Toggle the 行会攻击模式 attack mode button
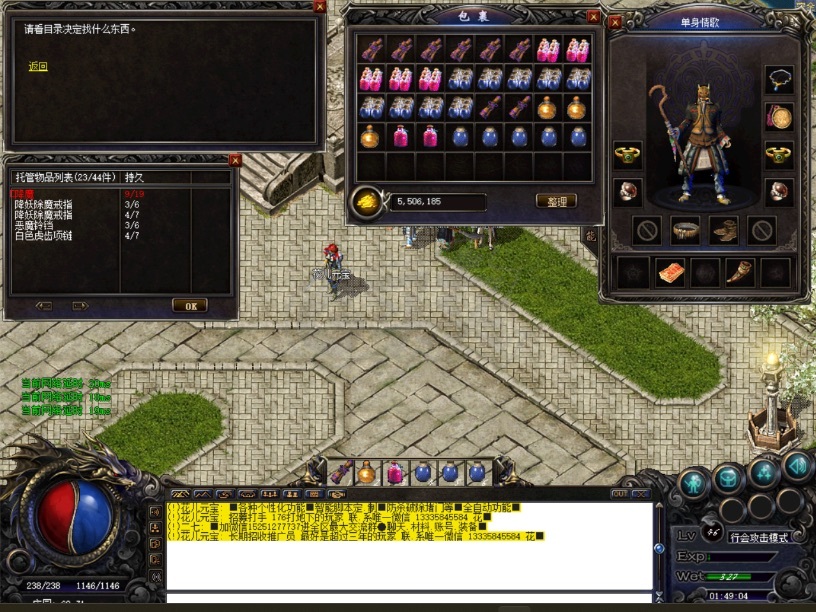816x612 pixels. point(760,537)
